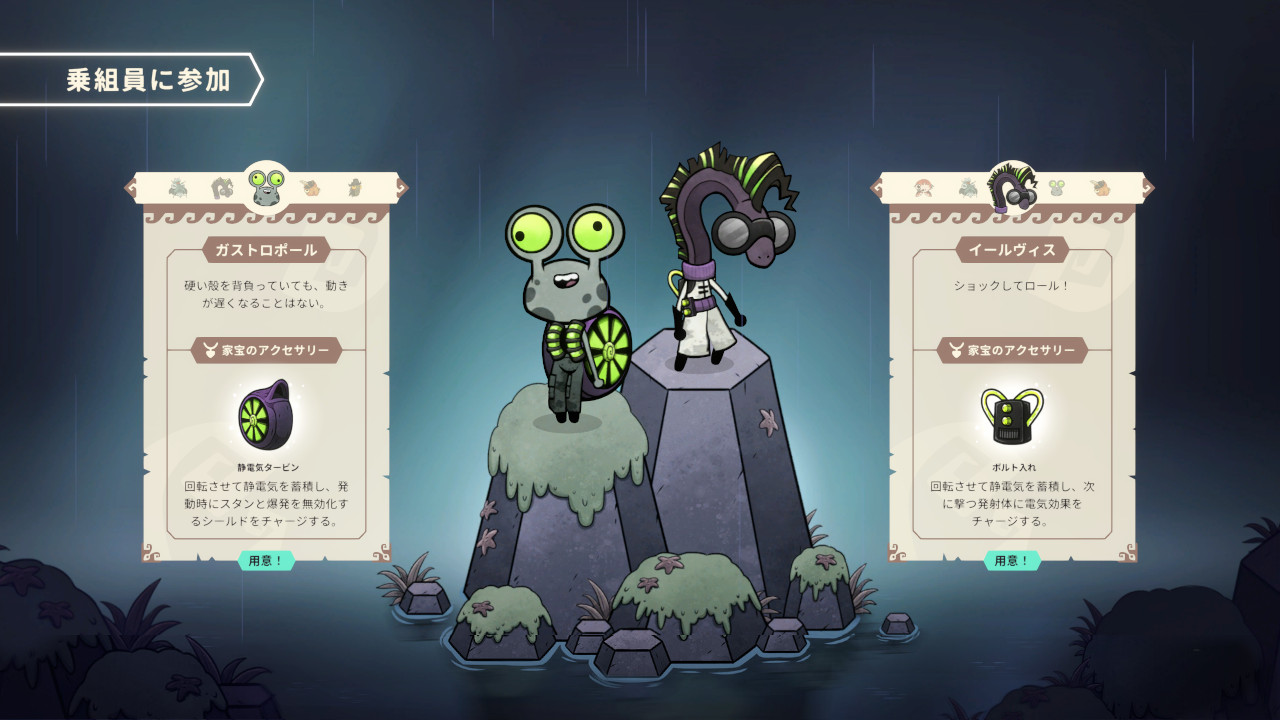The width and height of the screenshot is (1280, 720).
Task: Choose the greyed-out snail portrait on イールヴィス card
Action: (1057, 187)
